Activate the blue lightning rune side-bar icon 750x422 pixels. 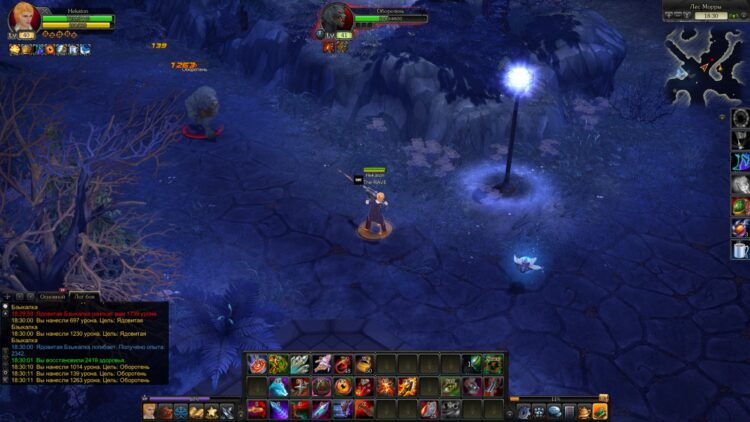click(x=739, y=162)
